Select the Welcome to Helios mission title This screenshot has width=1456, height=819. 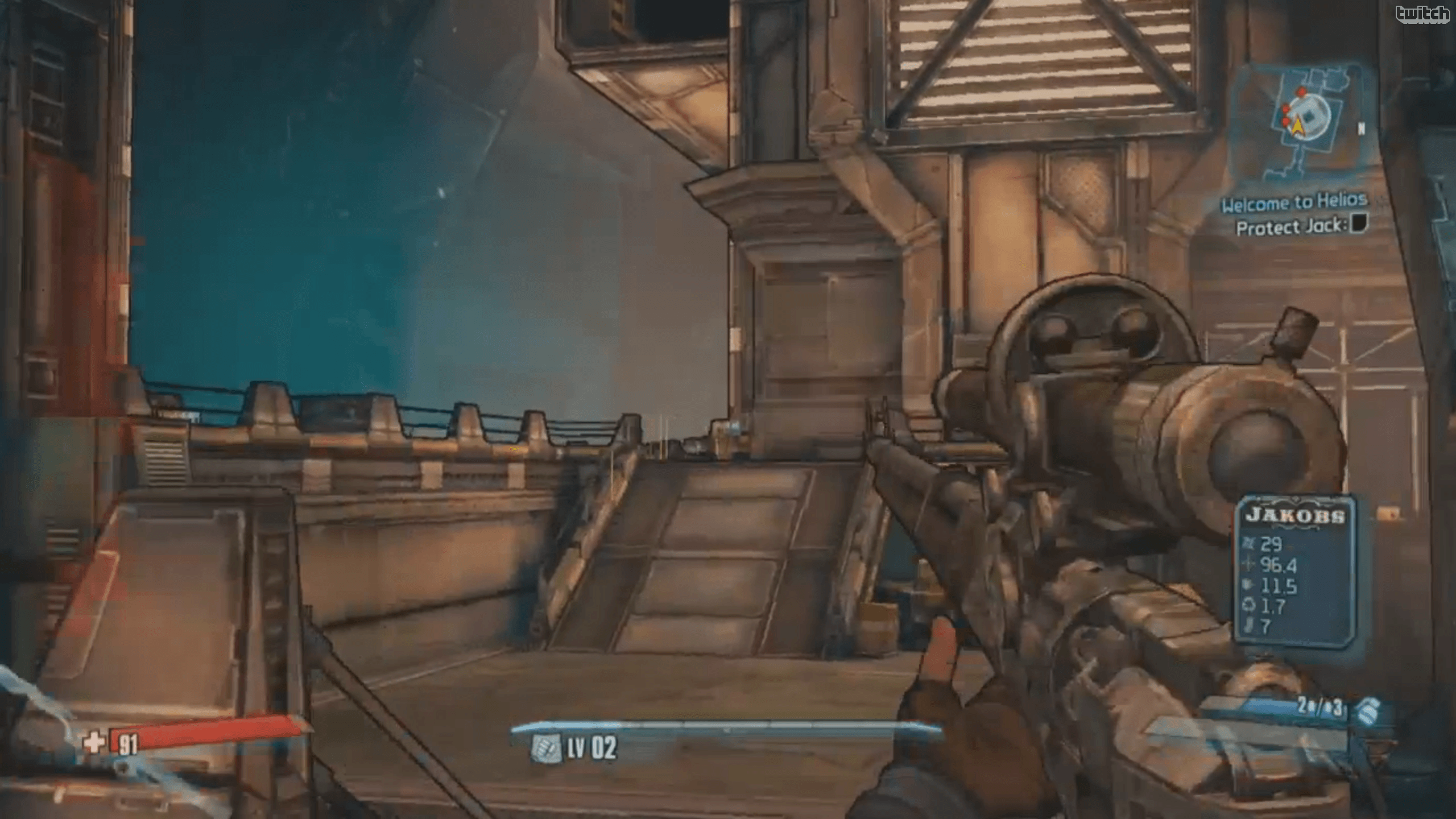coord(1293,202)
